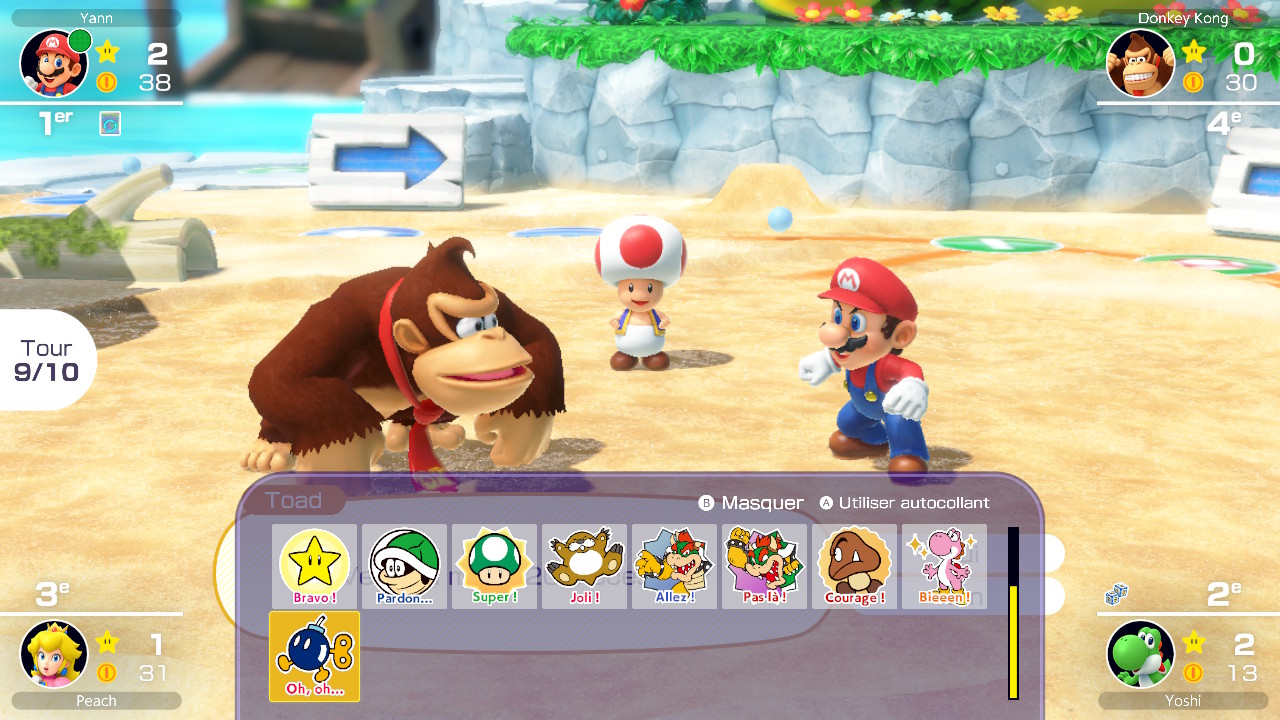
Task: Select Yann's Mario player portrait
Action: click(x=54, y=63)
